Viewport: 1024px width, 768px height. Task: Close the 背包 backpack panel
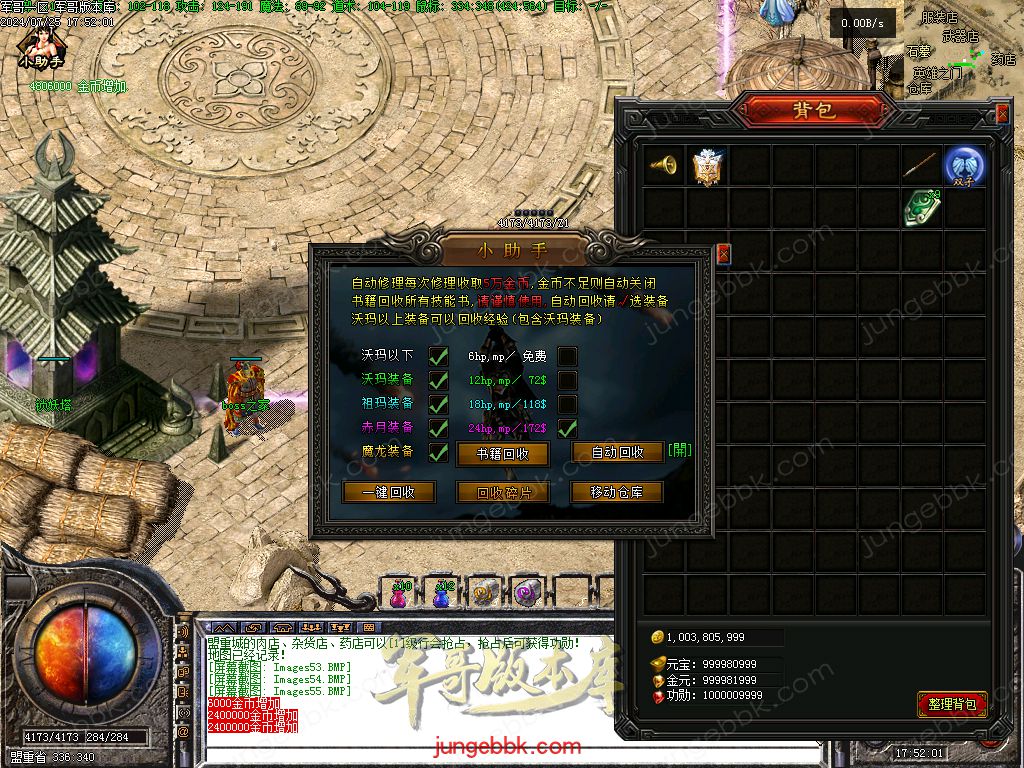1002,114
